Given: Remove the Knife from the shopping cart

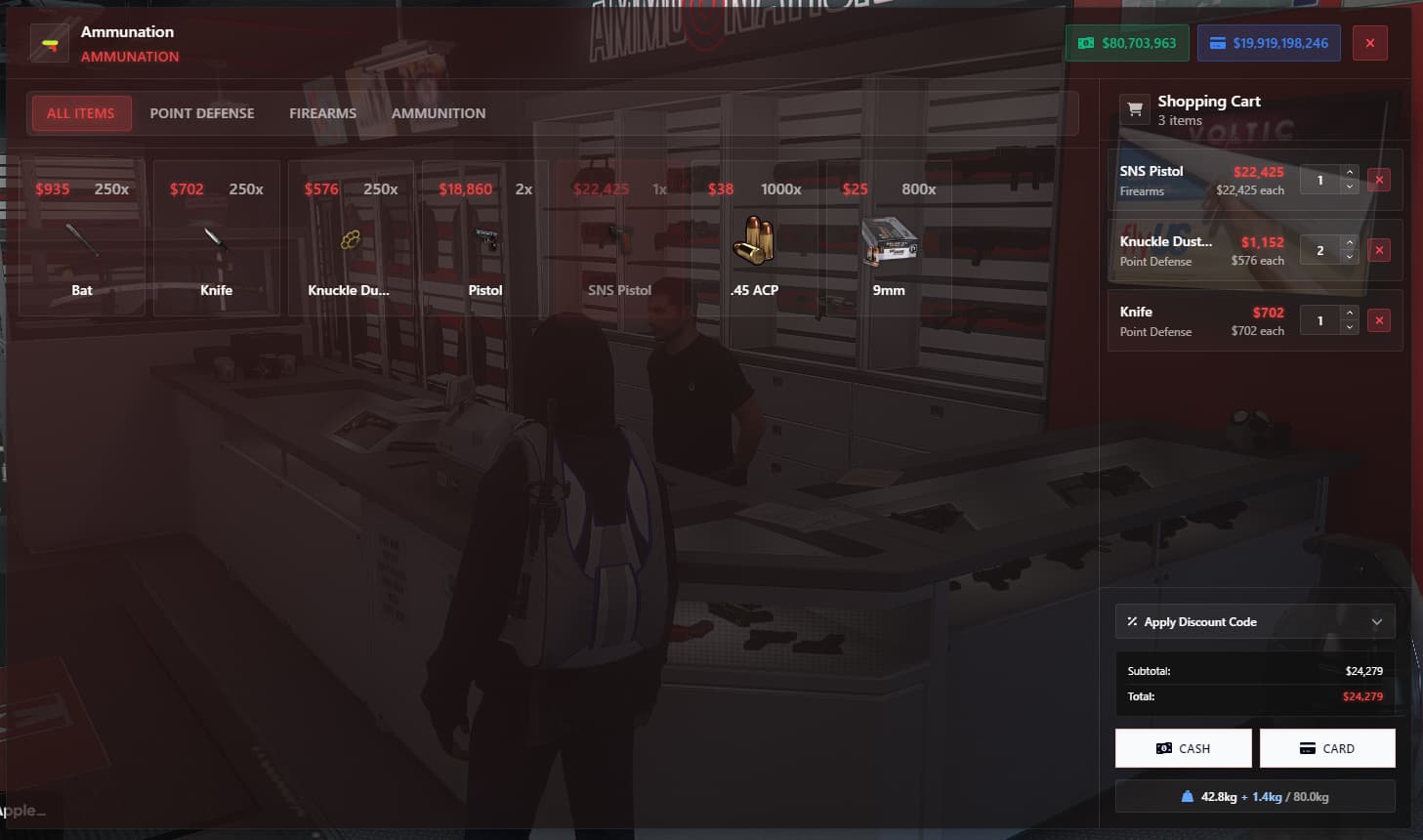Looking at the screenshot, I should [1379, 319].
